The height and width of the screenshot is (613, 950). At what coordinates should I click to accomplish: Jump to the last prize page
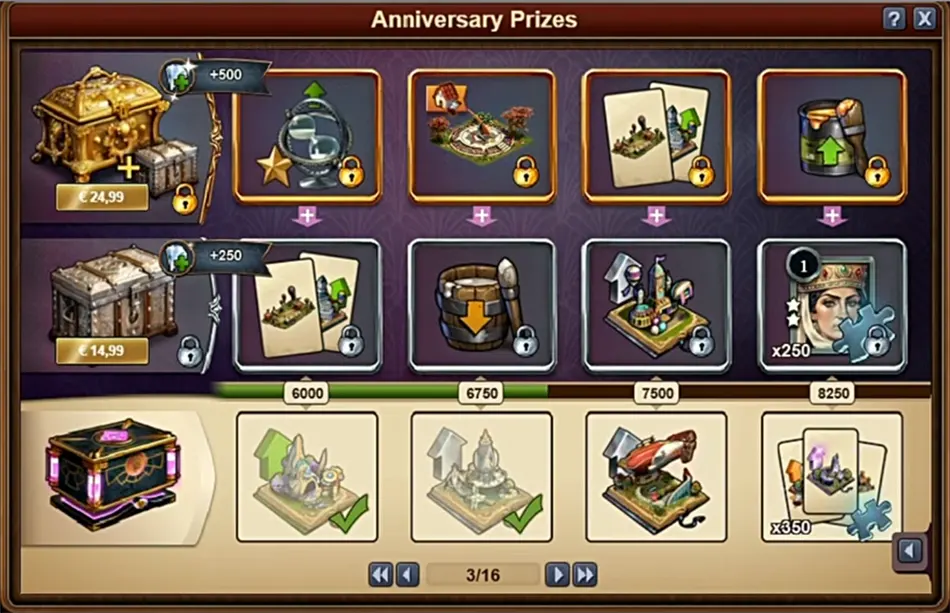(x=585, y=574)
